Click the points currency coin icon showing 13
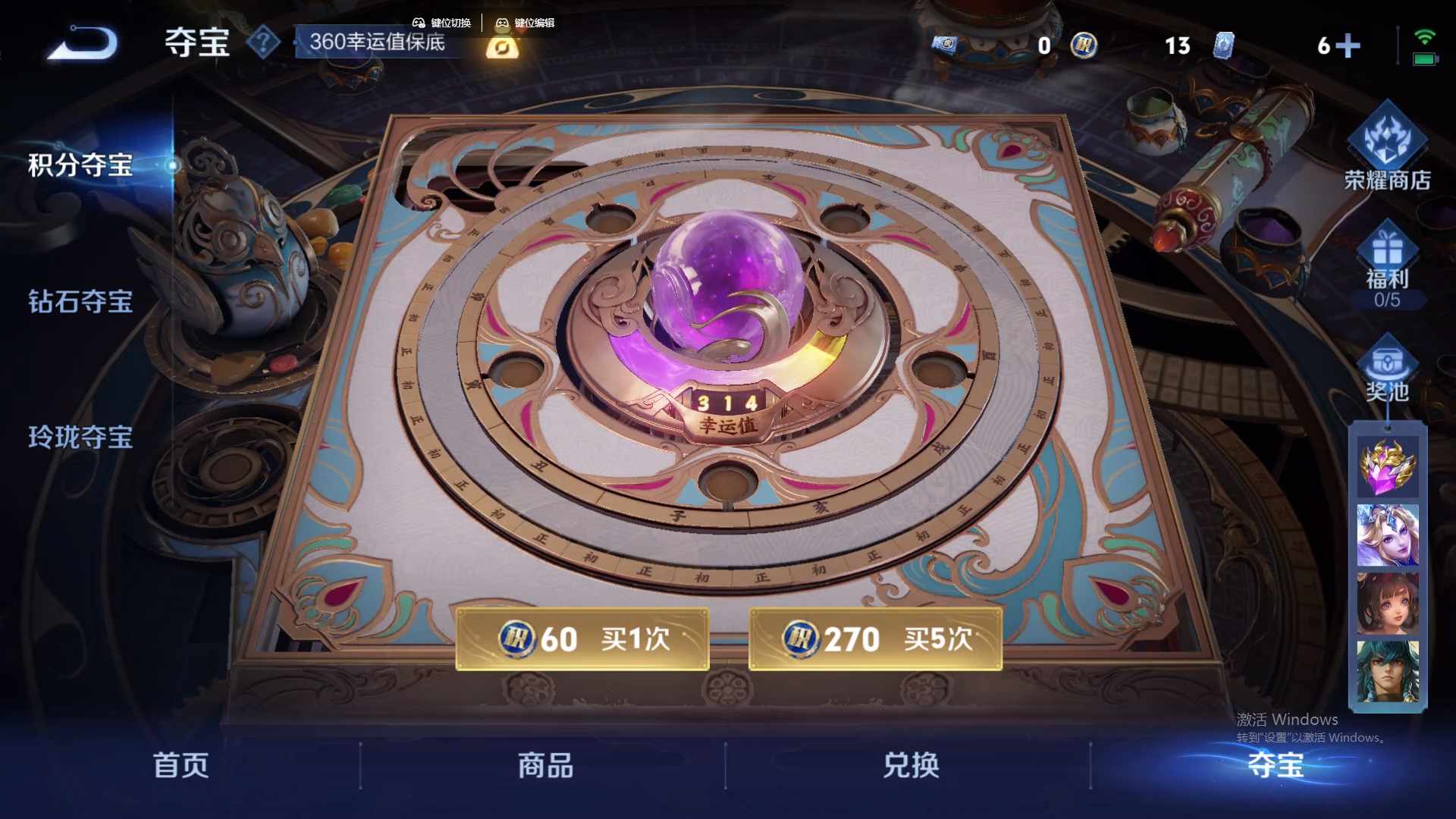Image resolution: width=1456 pixels, height=819 pixels. click(x=1084, y=47)
